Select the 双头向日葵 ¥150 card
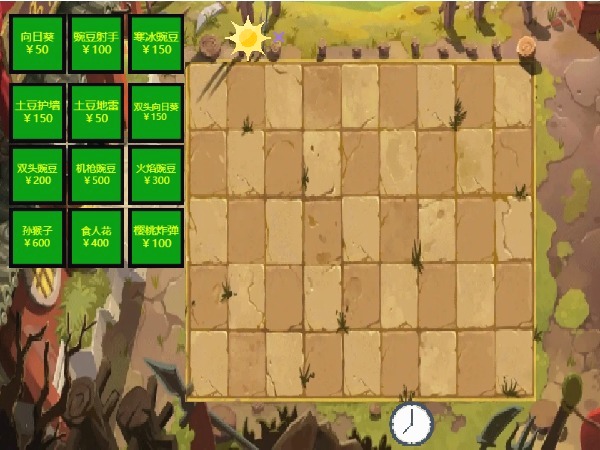 [x=156, y=111]
